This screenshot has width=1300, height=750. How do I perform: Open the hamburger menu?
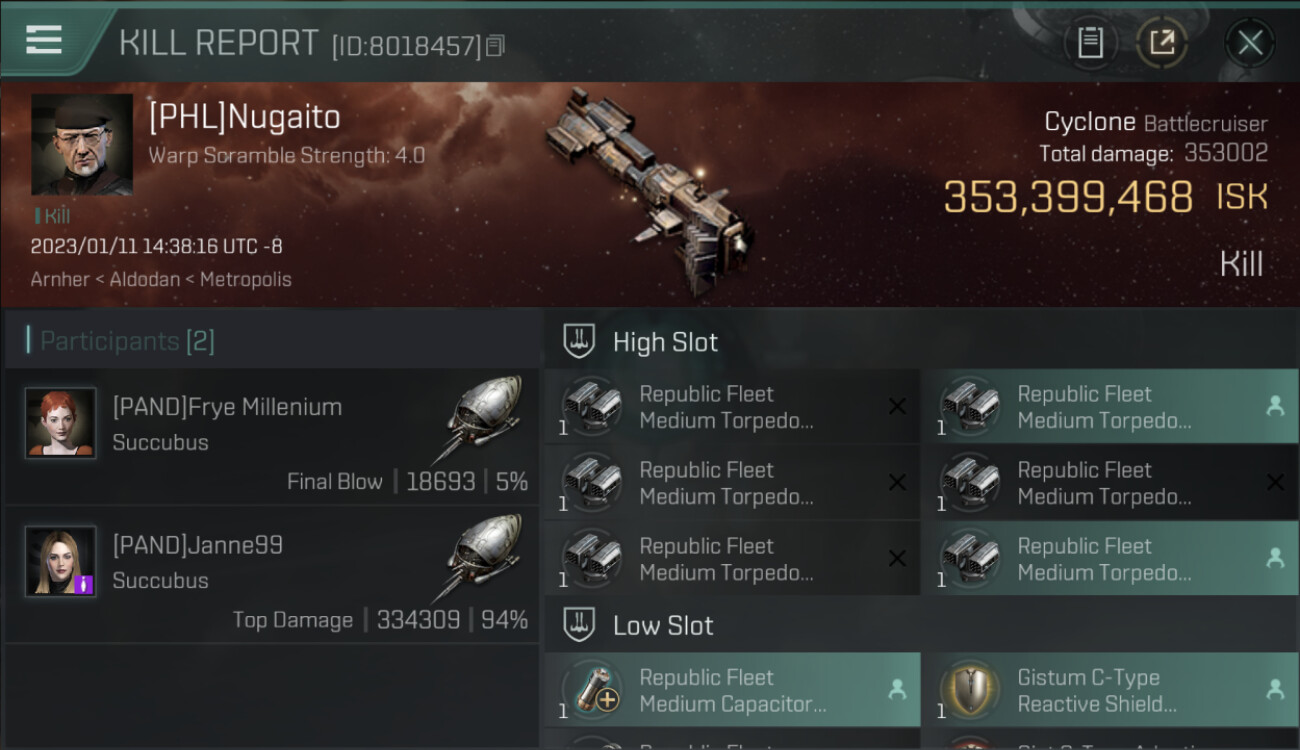(44, 40)
